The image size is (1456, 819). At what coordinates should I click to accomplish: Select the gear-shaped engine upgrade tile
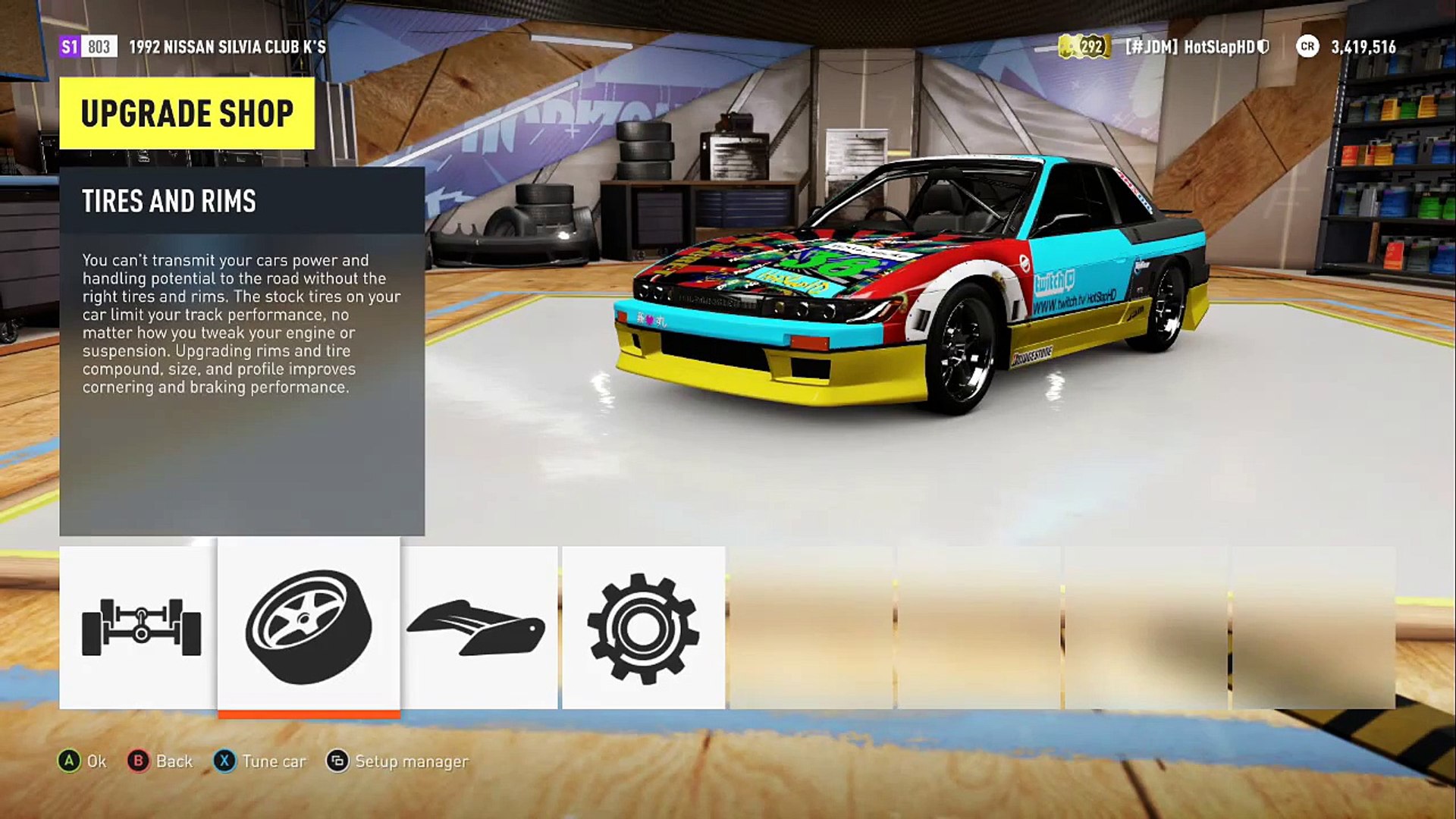point(643,627)
